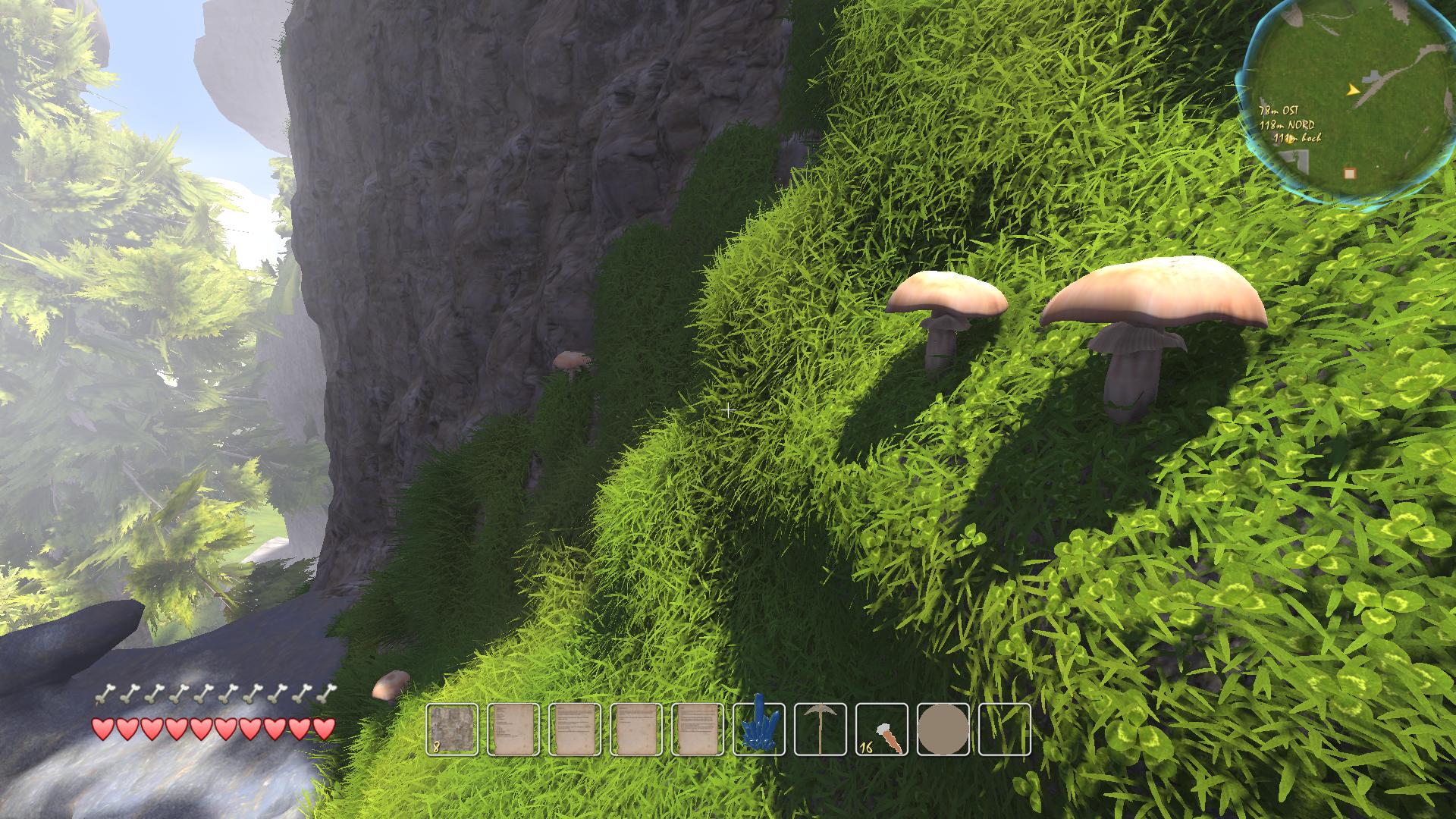Select the stone block stack slot
Screen dimensions: 1456x819
click(452, 730)
